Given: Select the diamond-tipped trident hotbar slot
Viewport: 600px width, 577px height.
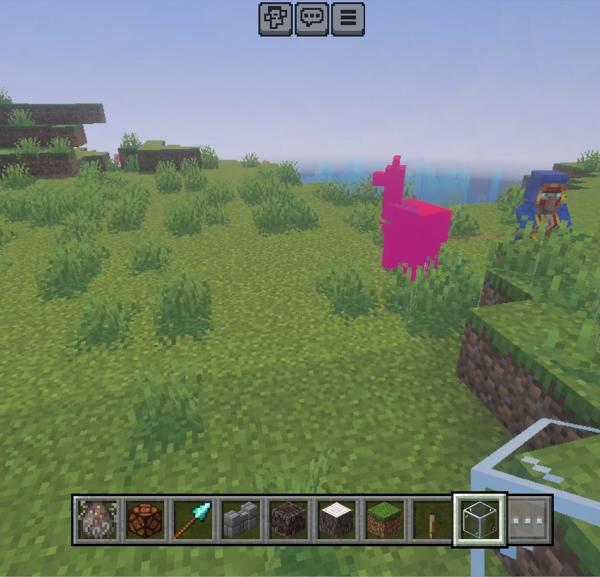Looking at the screenshot, I should tap(193, 520).
